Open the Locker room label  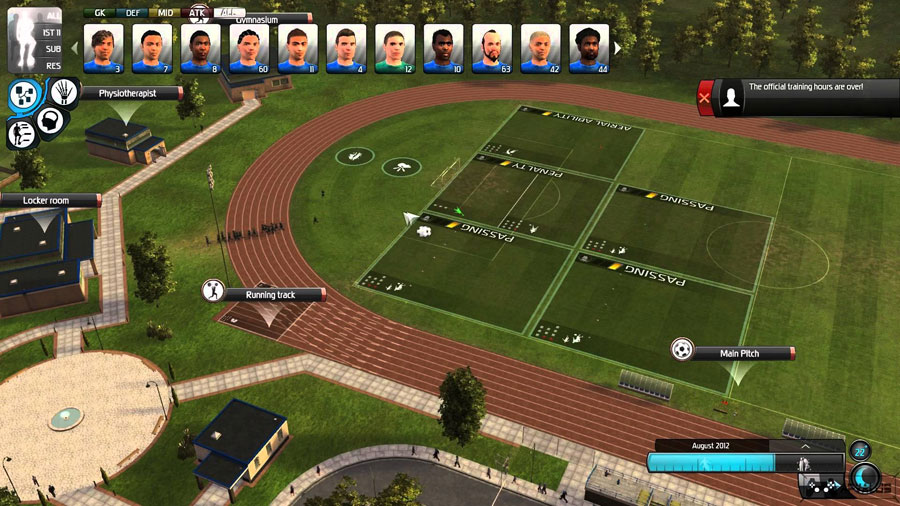pyautogui.click(x=48, y=200)
